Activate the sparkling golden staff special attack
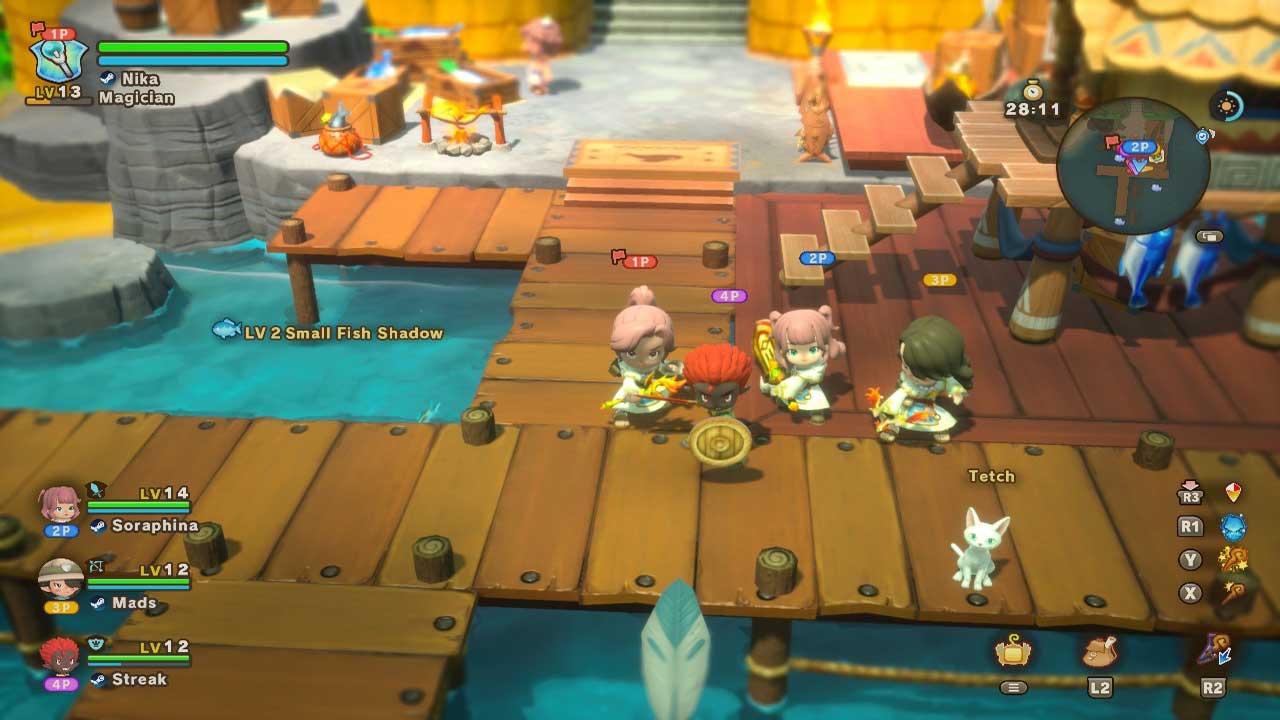 [1233, 560]
